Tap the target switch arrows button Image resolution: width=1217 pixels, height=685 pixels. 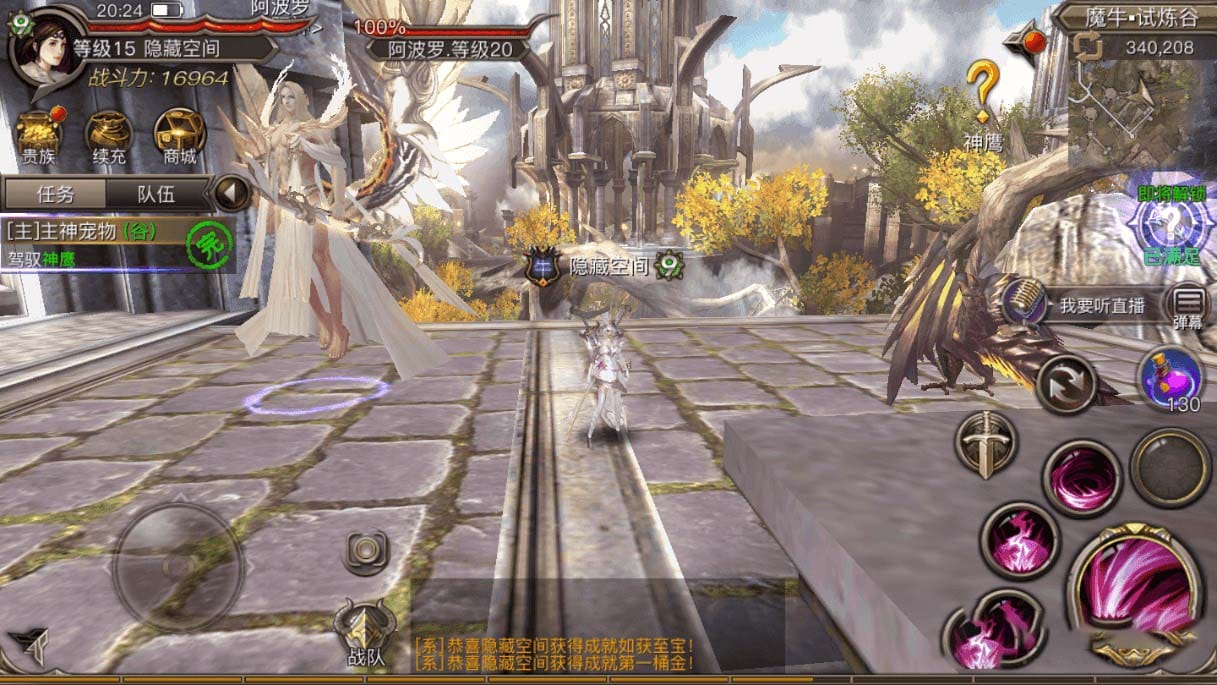coord(1064,383)
